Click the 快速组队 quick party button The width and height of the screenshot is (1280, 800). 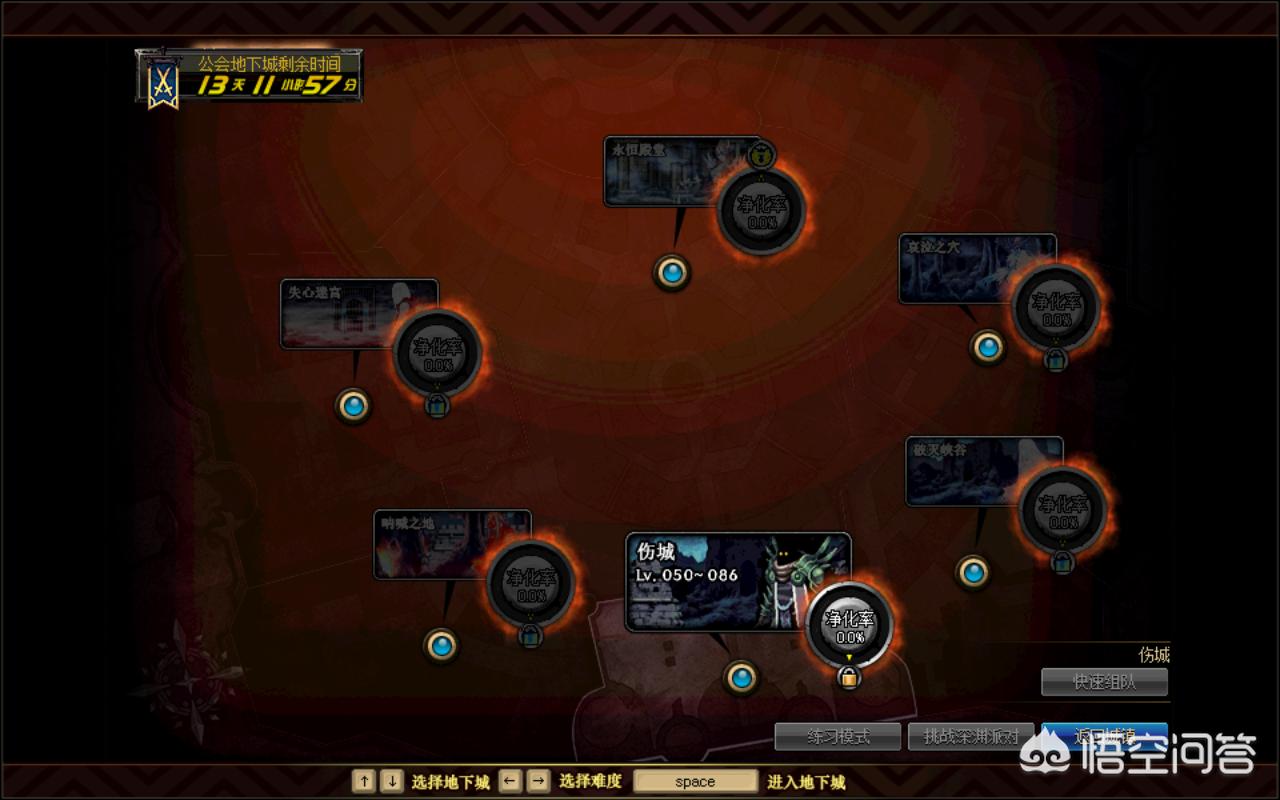[x=1104, y=682]
